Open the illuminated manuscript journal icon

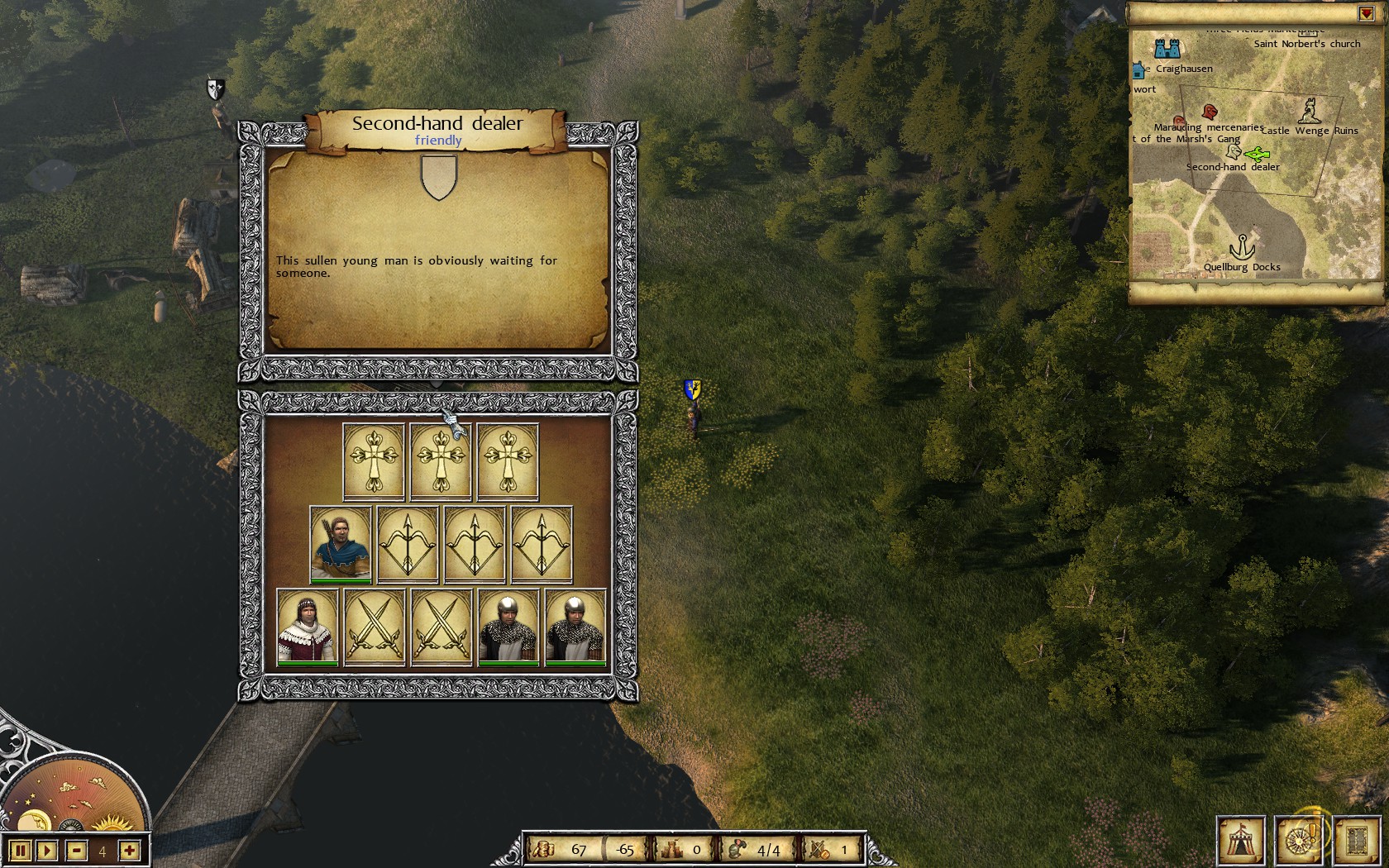click(x=1356, y=841)
